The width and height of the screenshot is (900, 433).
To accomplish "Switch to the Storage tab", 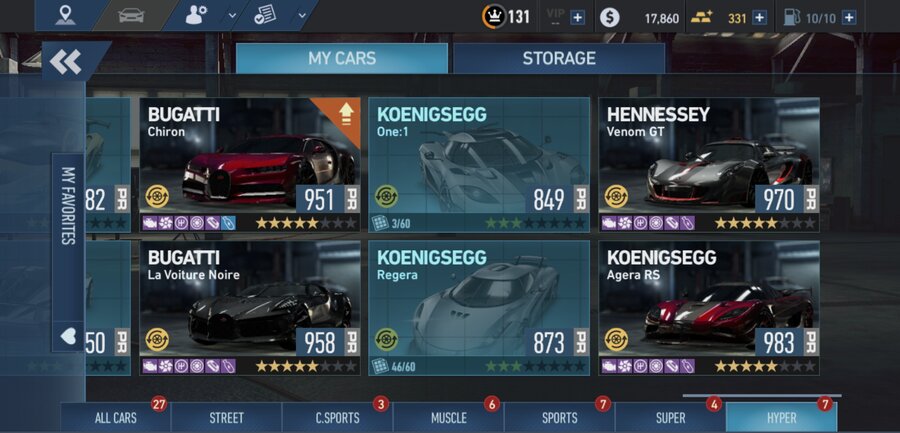I will coord(558,59).
